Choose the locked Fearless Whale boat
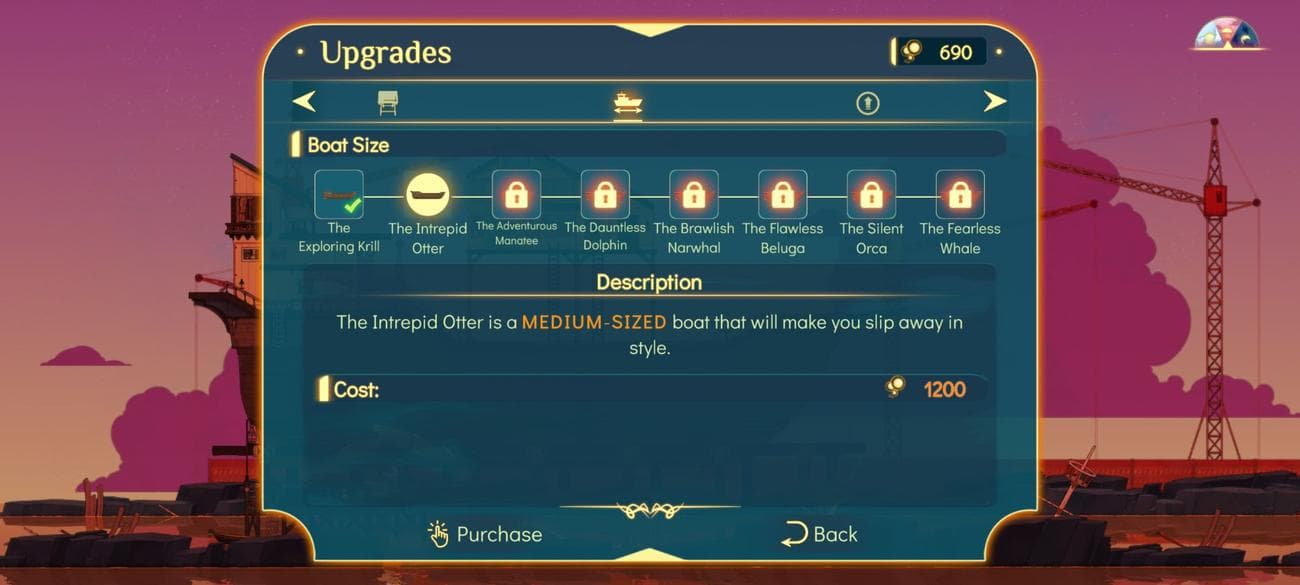Image resolution: width=1300 pixels, height=585 pixels. [x=960, y=195]
